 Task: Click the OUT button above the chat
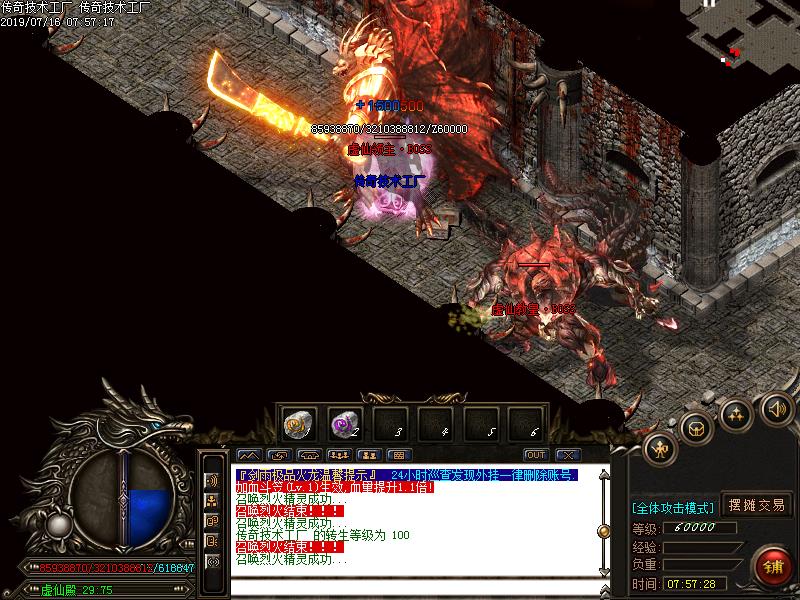pos(534,456)
